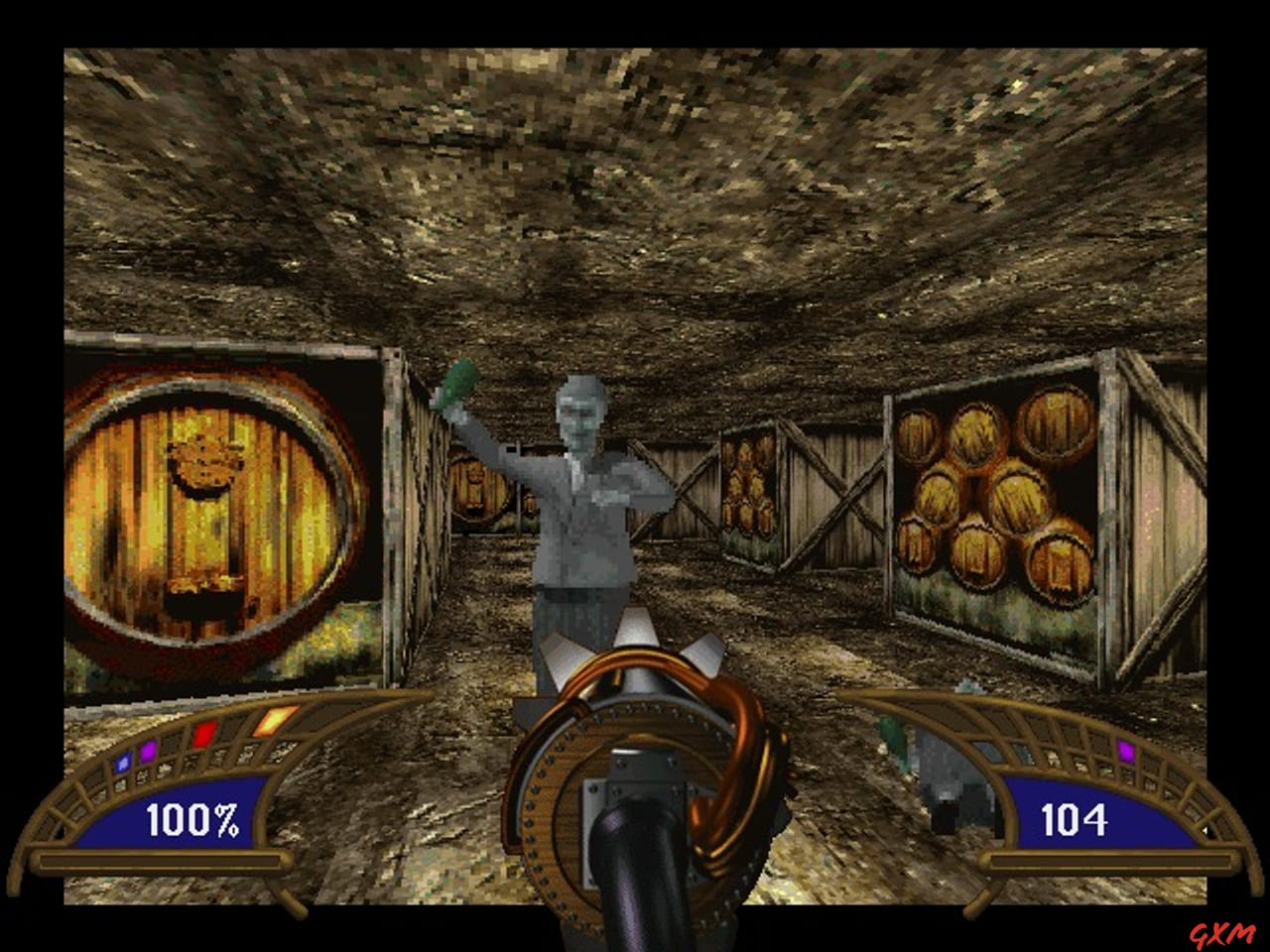Select the red gem on the health arc
The image size is (1270, 952).
203,734
